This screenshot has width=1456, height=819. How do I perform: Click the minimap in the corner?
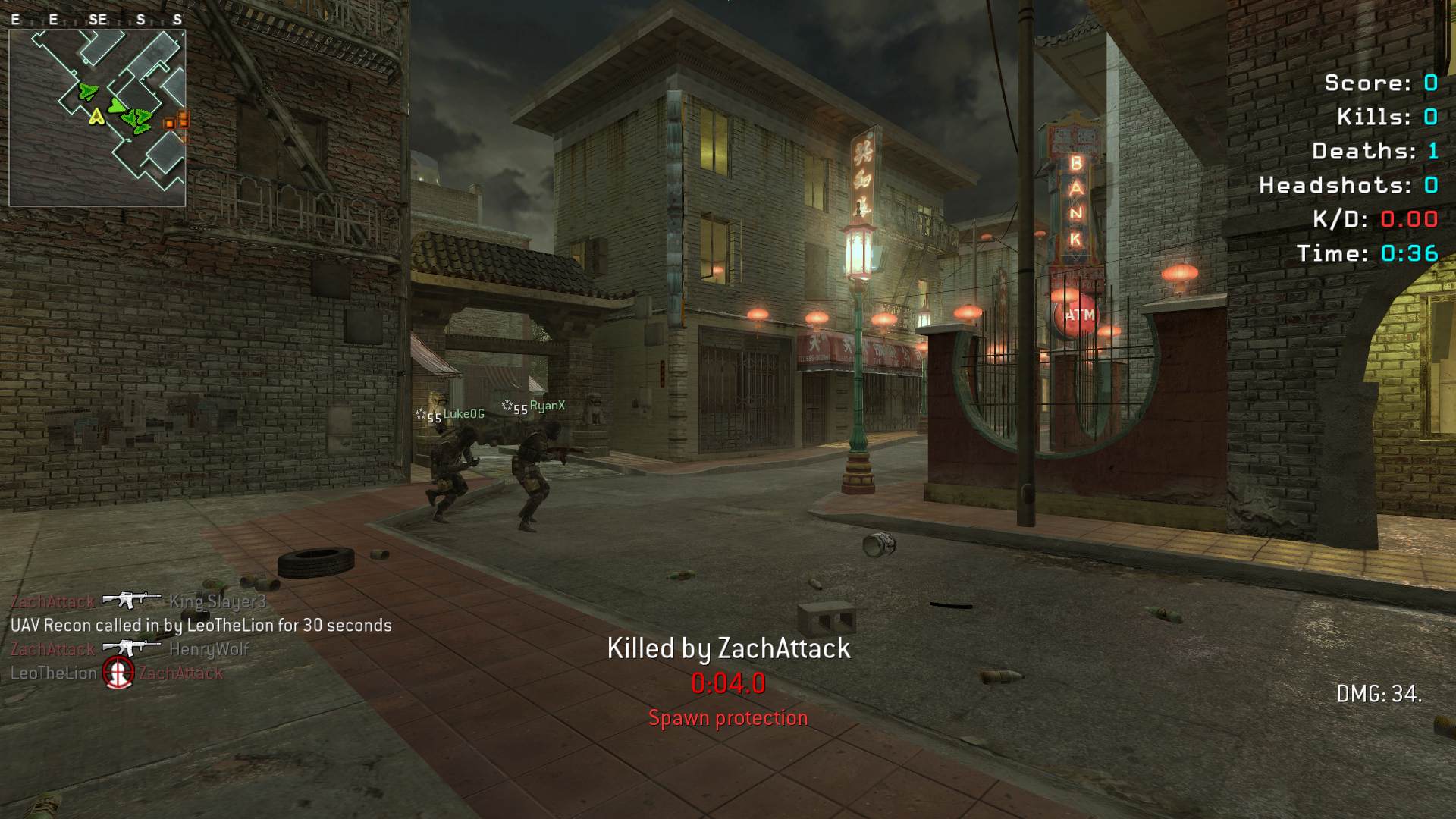pyautogui.click(x=97, y=118)
